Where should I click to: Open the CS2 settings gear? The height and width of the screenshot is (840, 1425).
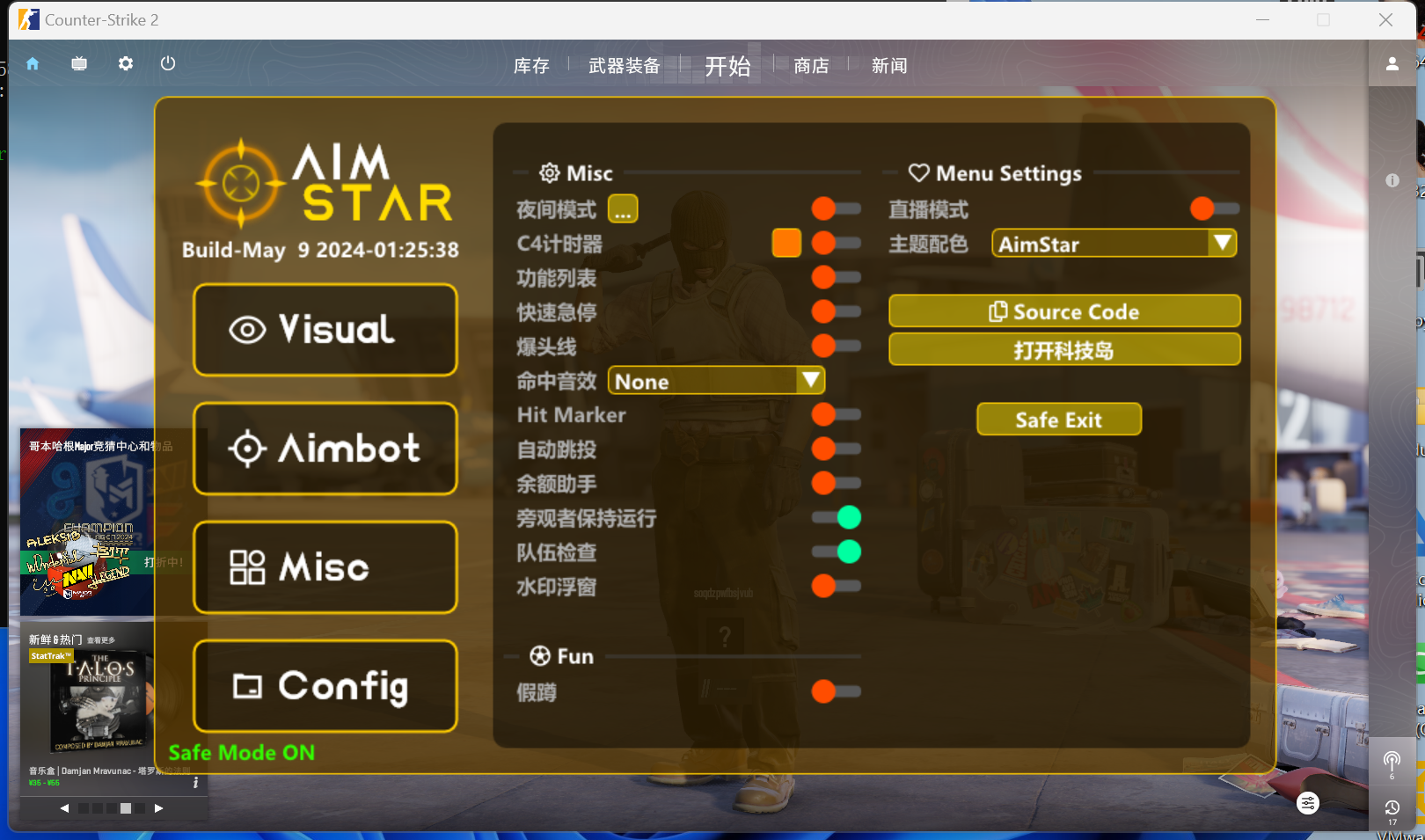coord(125,63)
